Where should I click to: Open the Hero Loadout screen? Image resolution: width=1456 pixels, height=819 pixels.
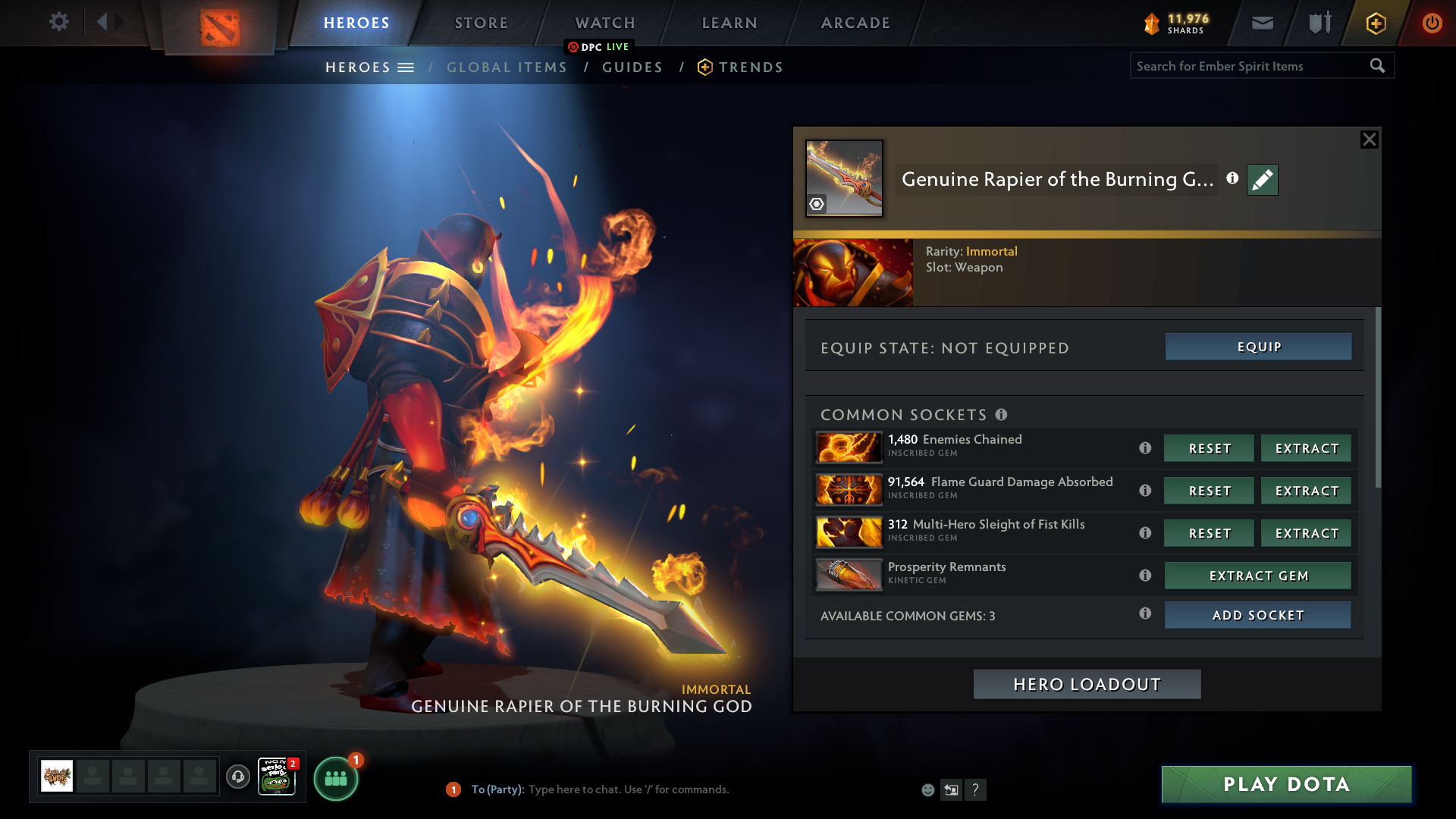1087,684
